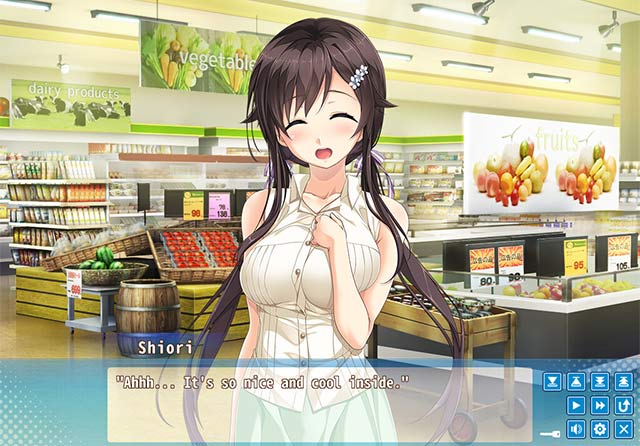Screen dimensions: 640x446
Task: Hide the text window with the X button
Action: [623, 429]
